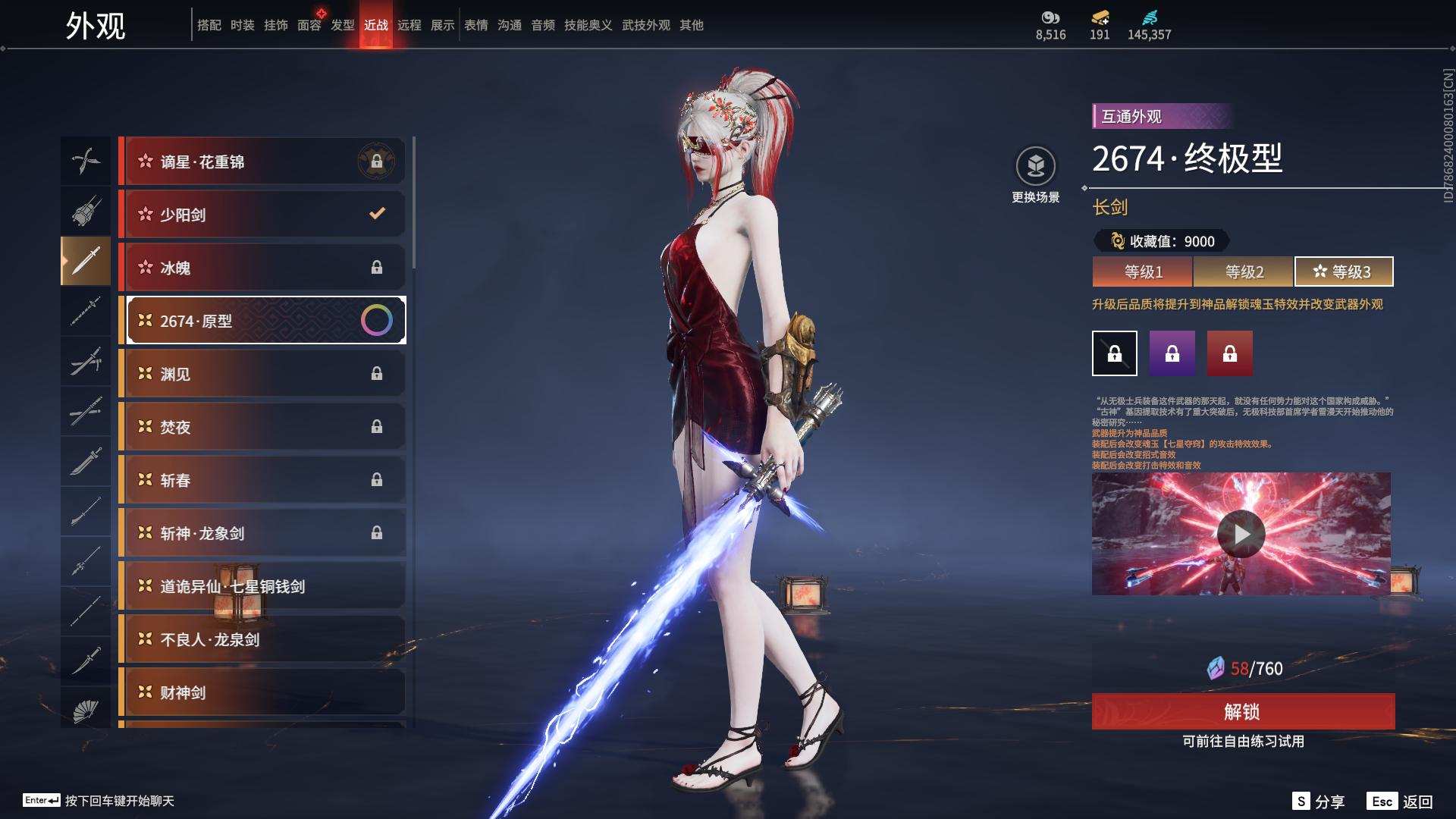Choose the 等级3 level tab

[1343, 271]
